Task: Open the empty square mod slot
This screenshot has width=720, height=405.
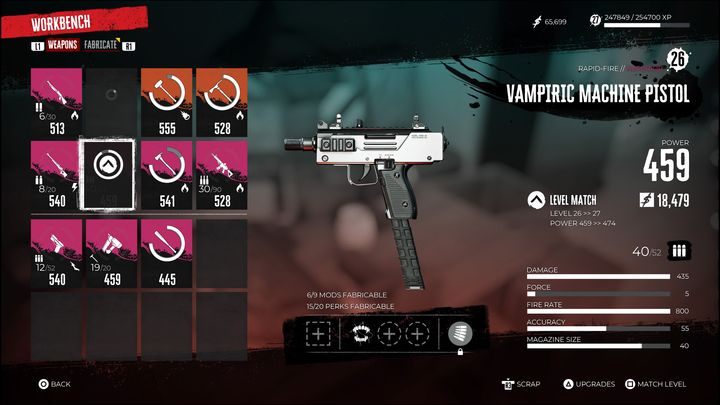Action: 317,335
